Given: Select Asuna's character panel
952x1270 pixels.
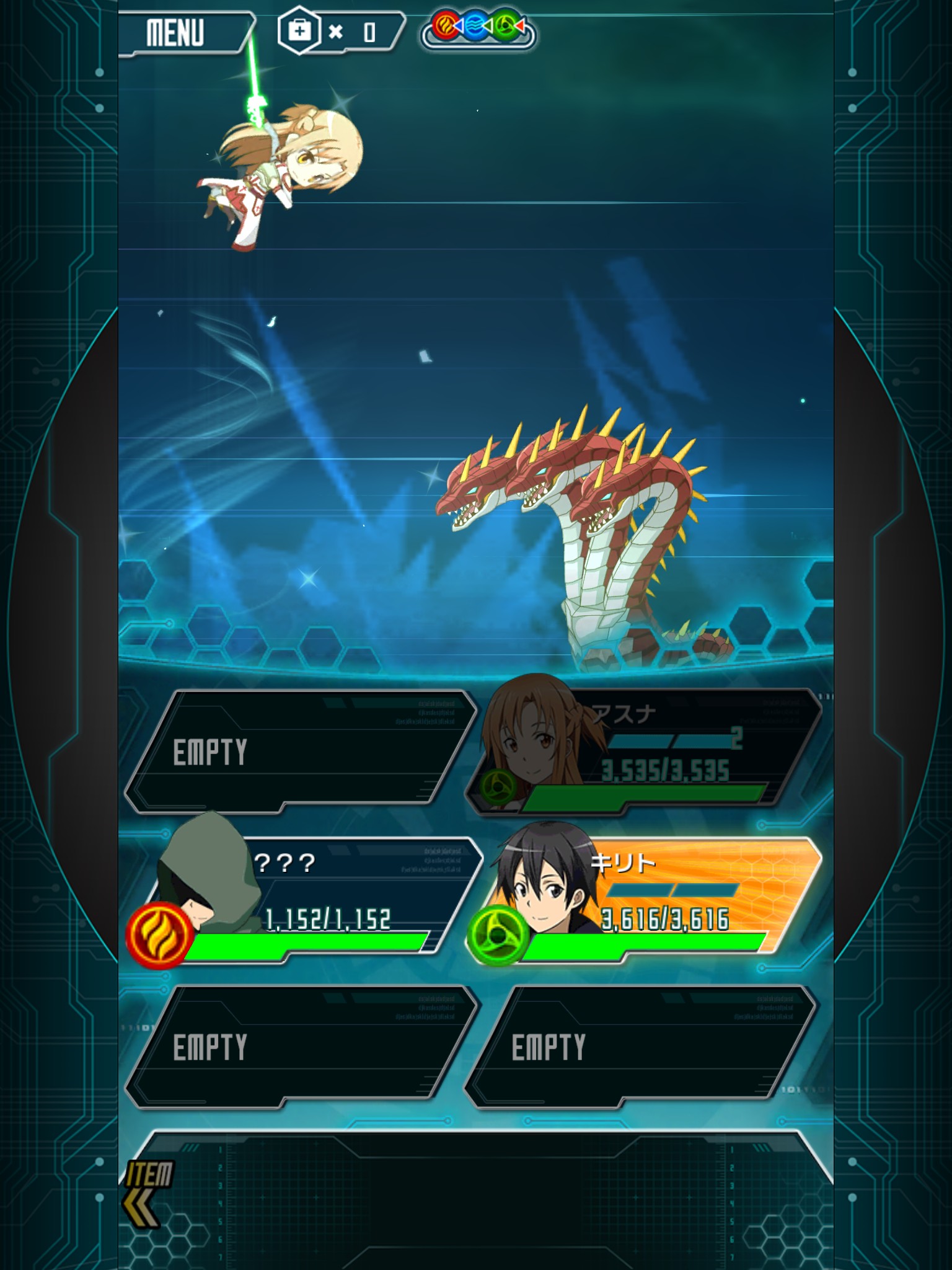Looking at the screenshot, I should (x=645, y=752).
